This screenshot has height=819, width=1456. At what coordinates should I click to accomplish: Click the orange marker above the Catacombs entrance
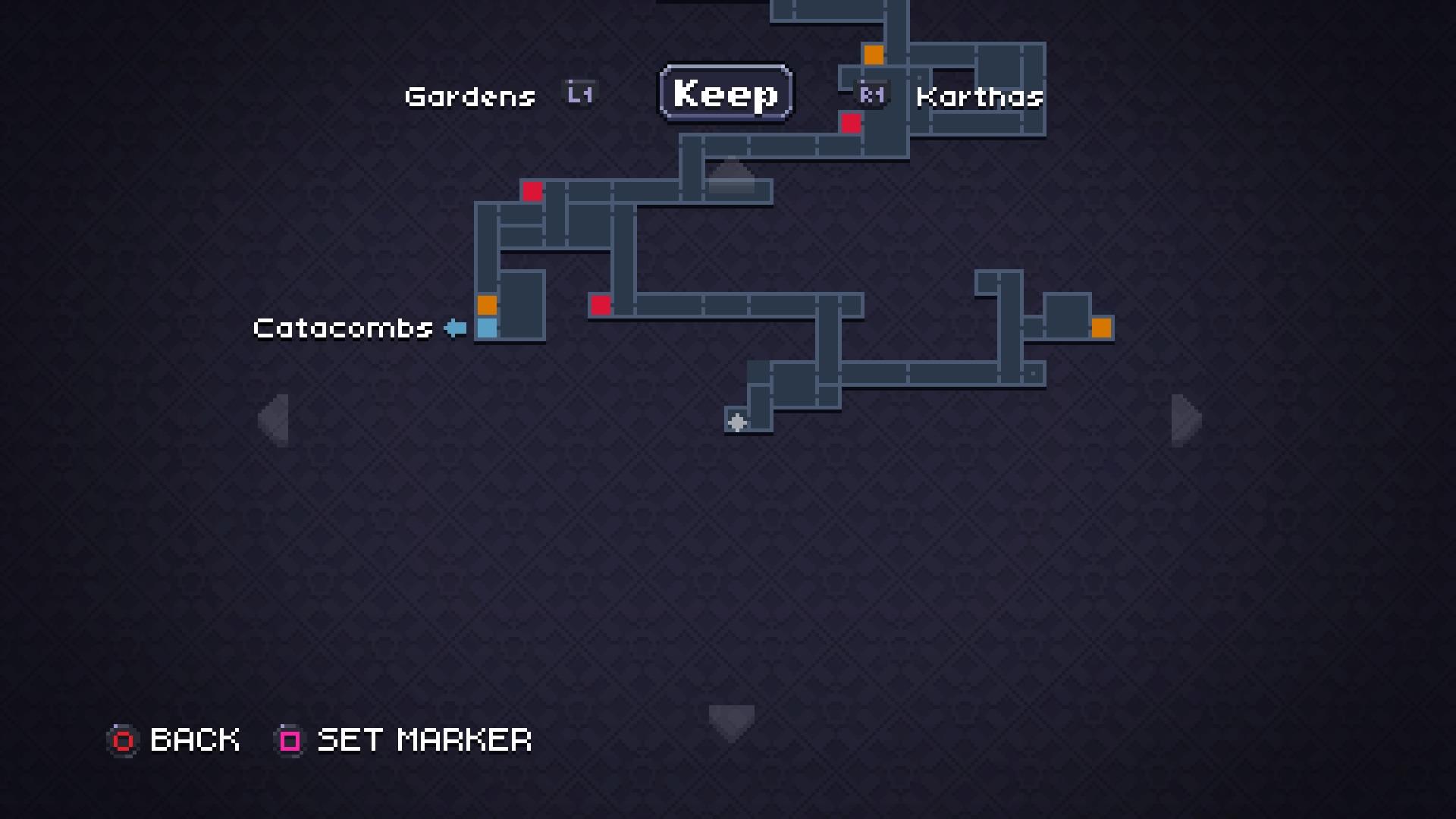[486, 305]
